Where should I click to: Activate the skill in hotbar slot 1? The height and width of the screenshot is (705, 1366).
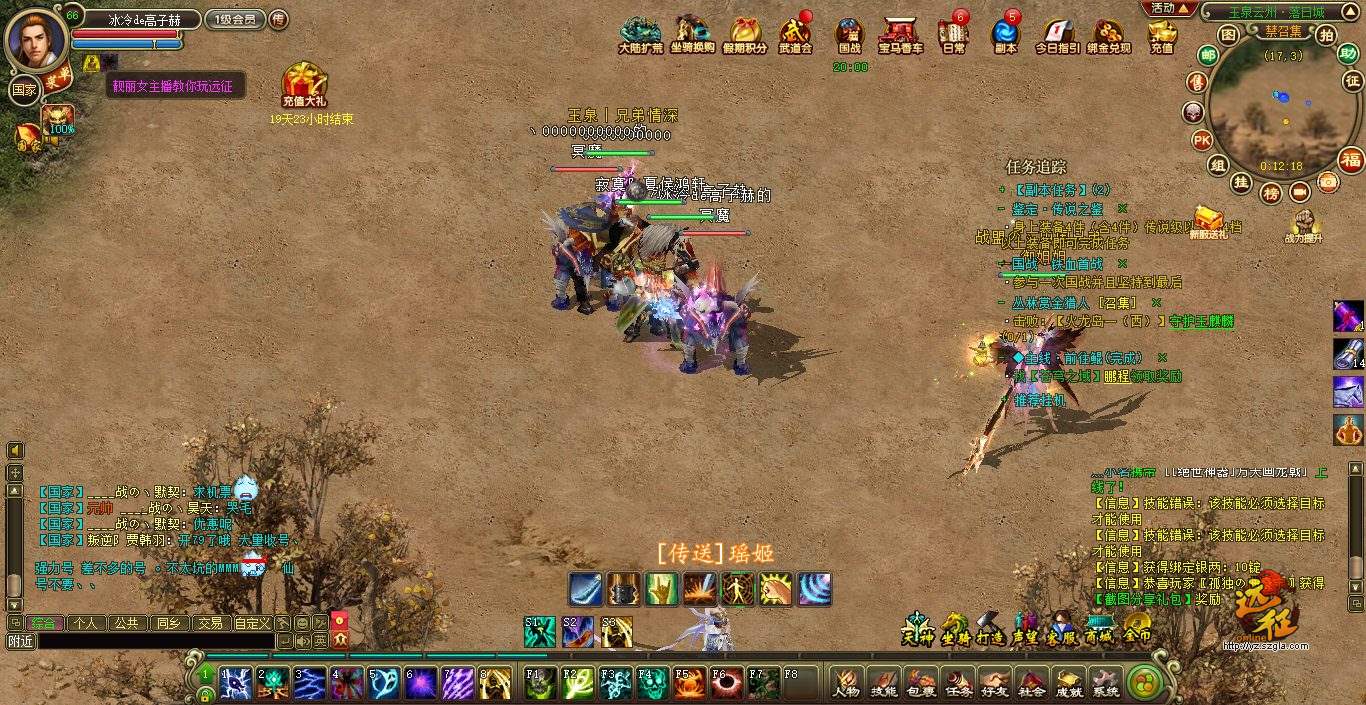[x=236, y=683]
